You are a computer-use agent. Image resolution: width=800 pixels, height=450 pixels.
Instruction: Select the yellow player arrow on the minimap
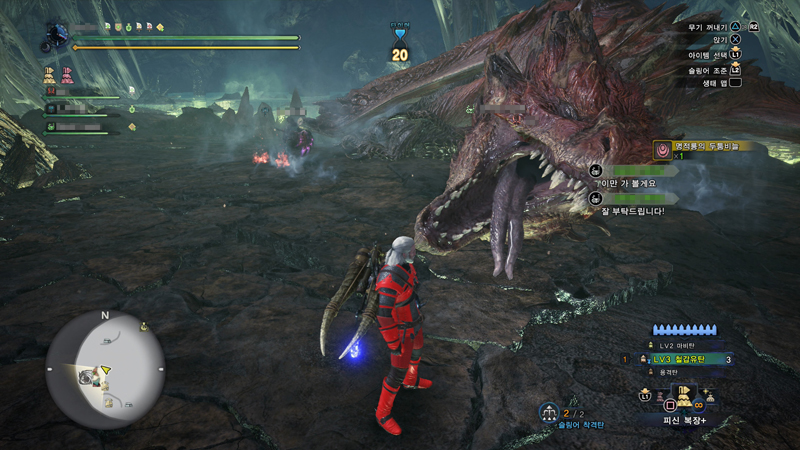pos(105,370)
